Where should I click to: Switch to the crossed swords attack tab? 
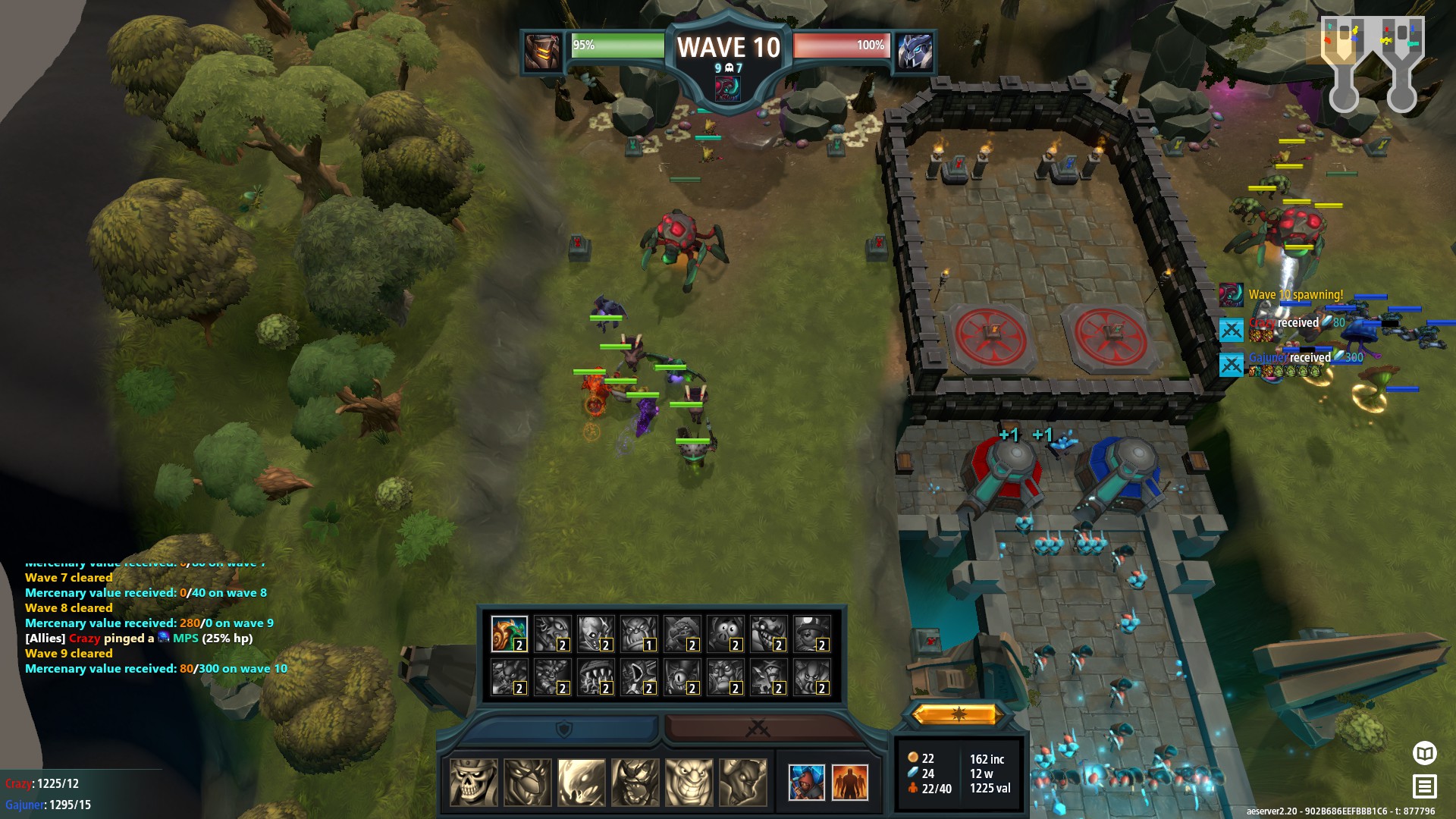[758, 729]
